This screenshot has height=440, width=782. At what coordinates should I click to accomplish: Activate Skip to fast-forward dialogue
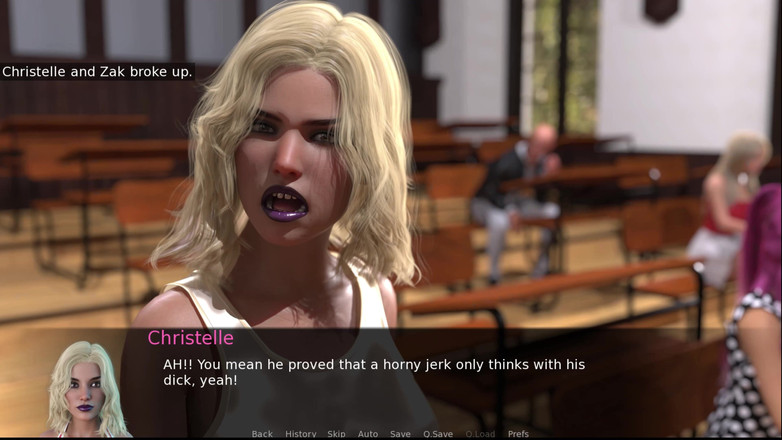tap(336, 434)
